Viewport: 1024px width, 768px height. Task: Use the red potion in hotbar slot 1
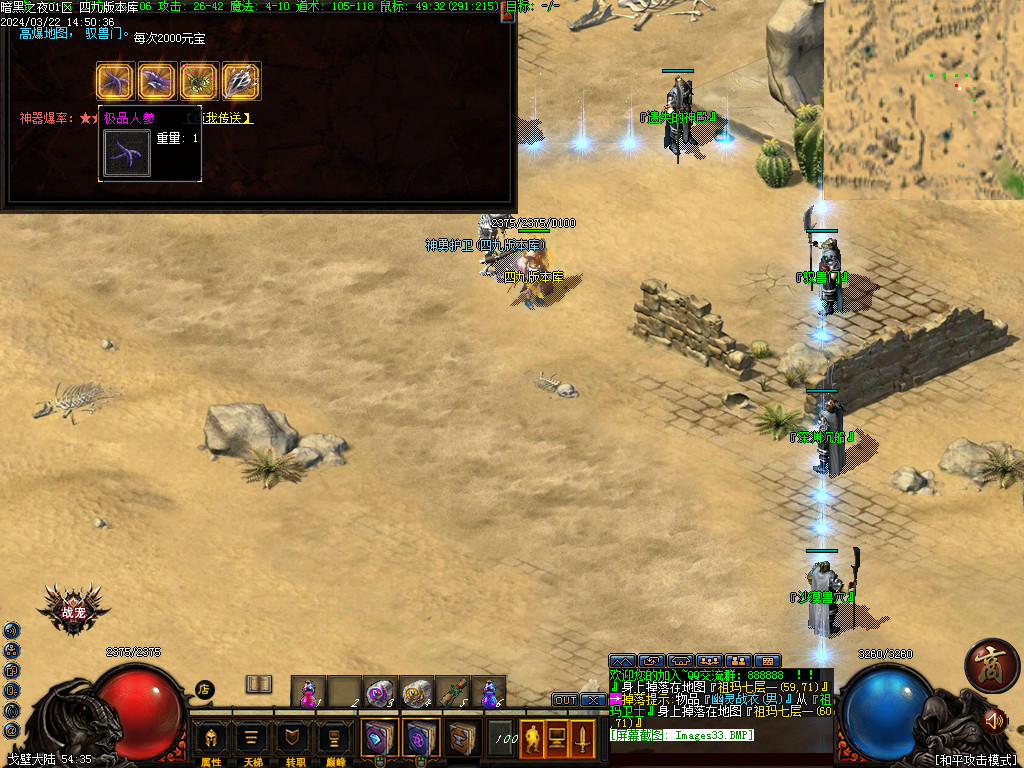coord(309,692)
